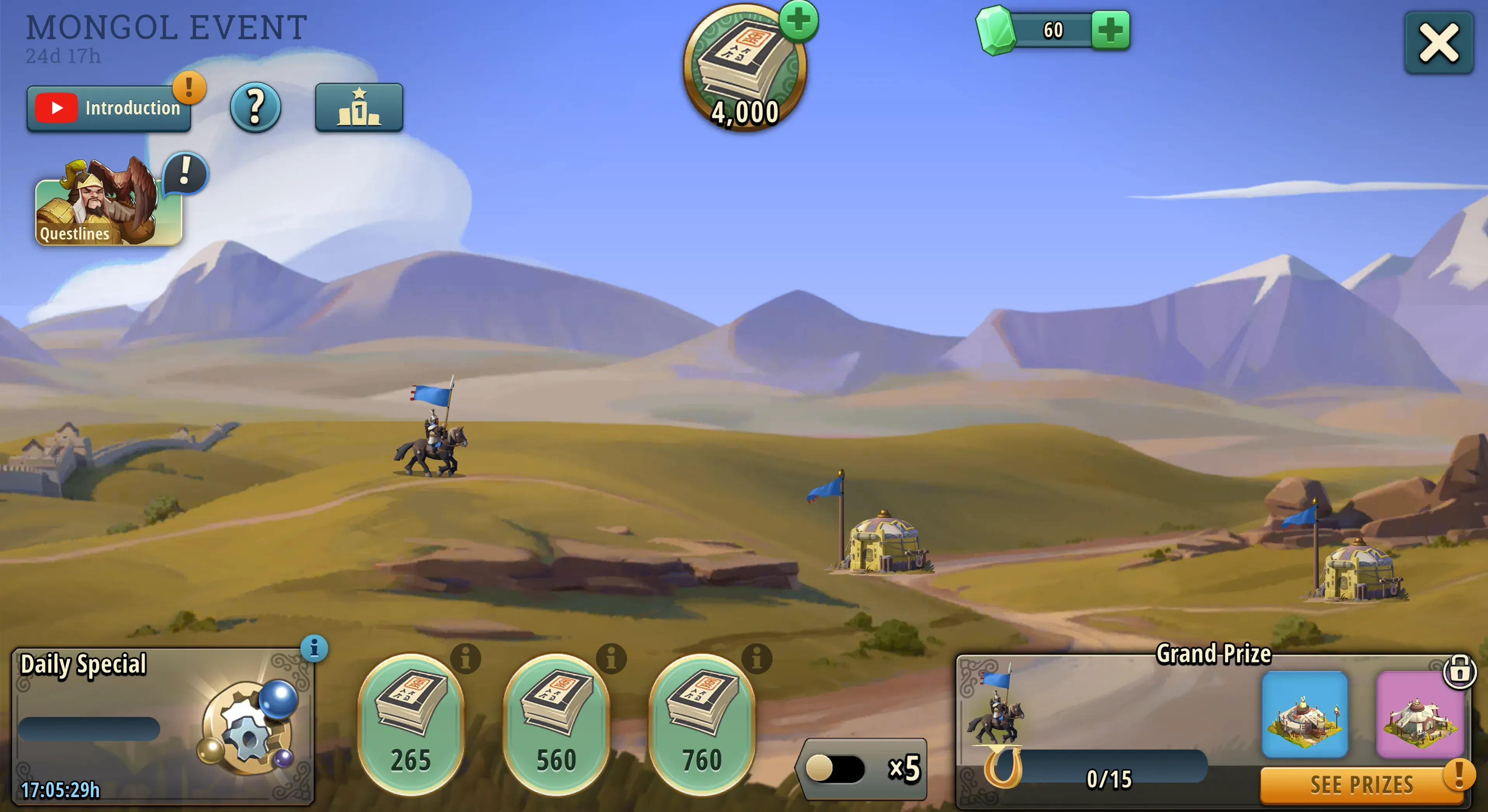Preview the pink Grand Prize building
Screen dimensions: 1488x812
coord(1419,714)
